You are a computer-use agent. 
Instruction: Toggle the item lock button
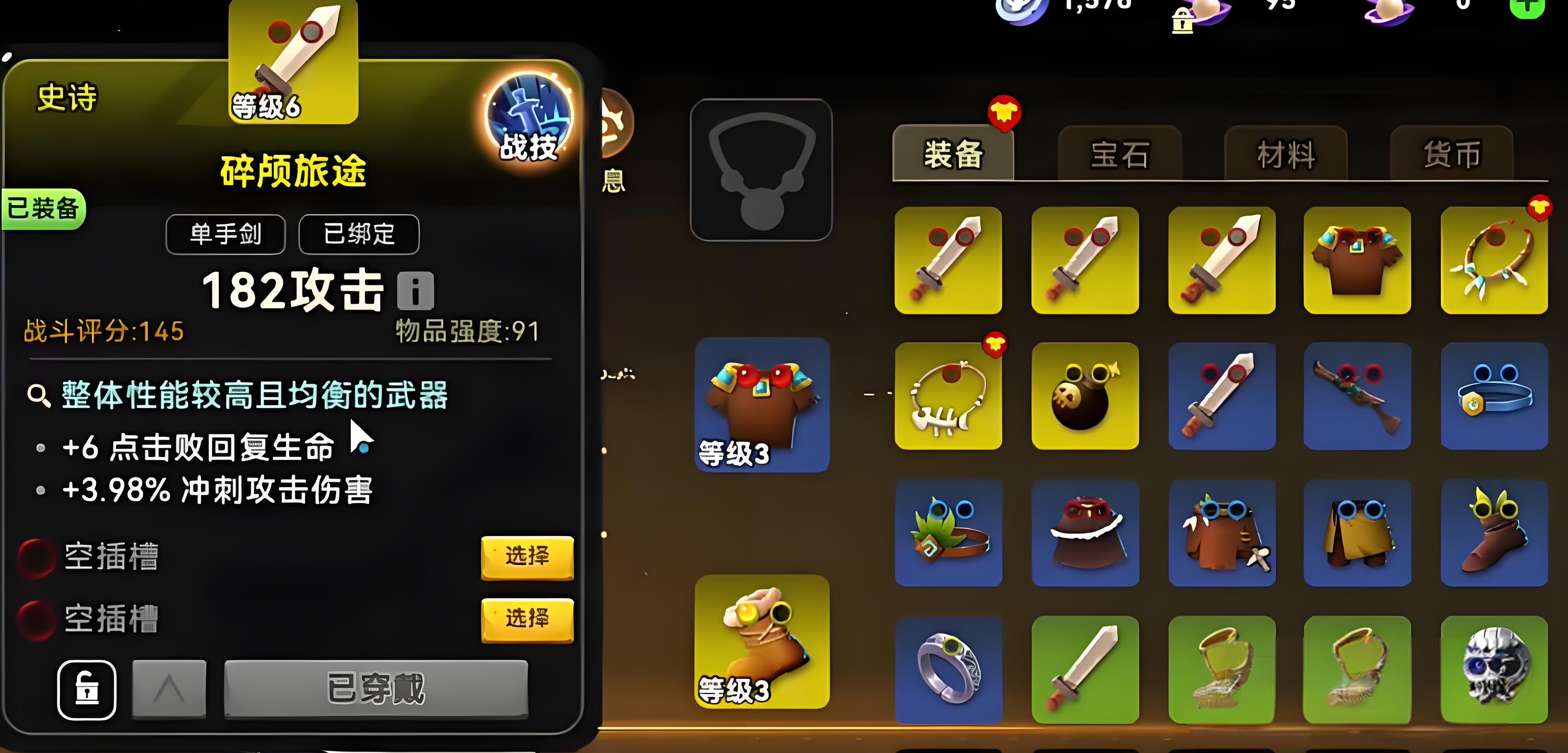[87, 690]
